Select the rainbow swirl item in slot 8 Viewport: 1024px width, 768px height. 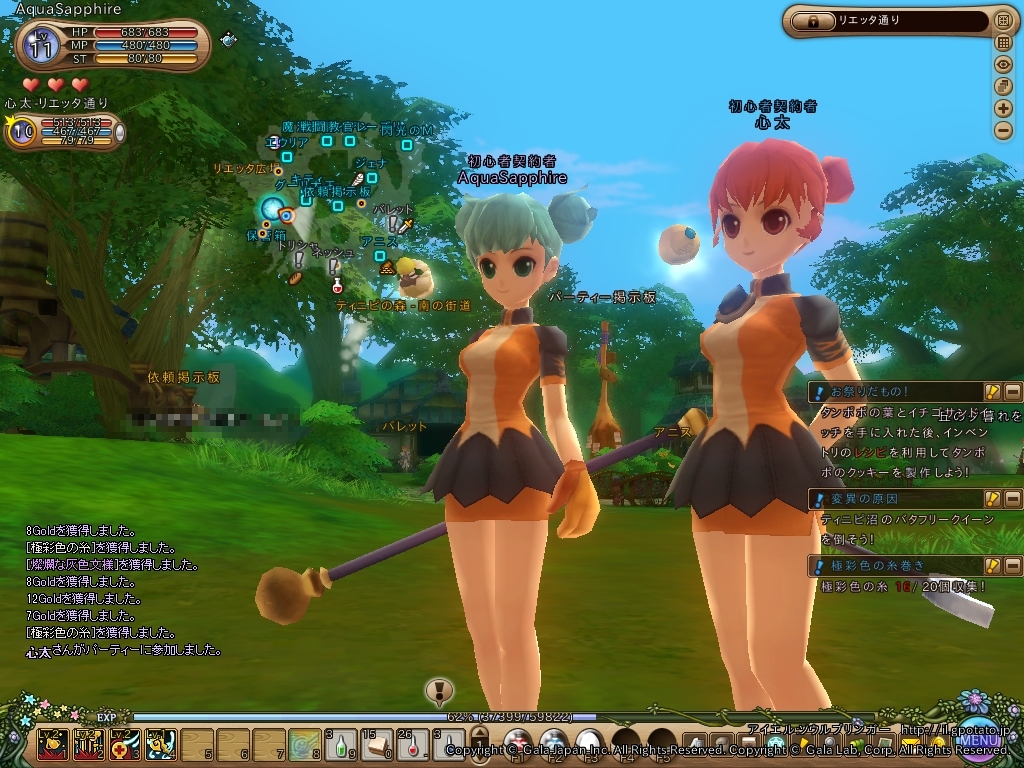pyautogui.click(x=304, y=744)
